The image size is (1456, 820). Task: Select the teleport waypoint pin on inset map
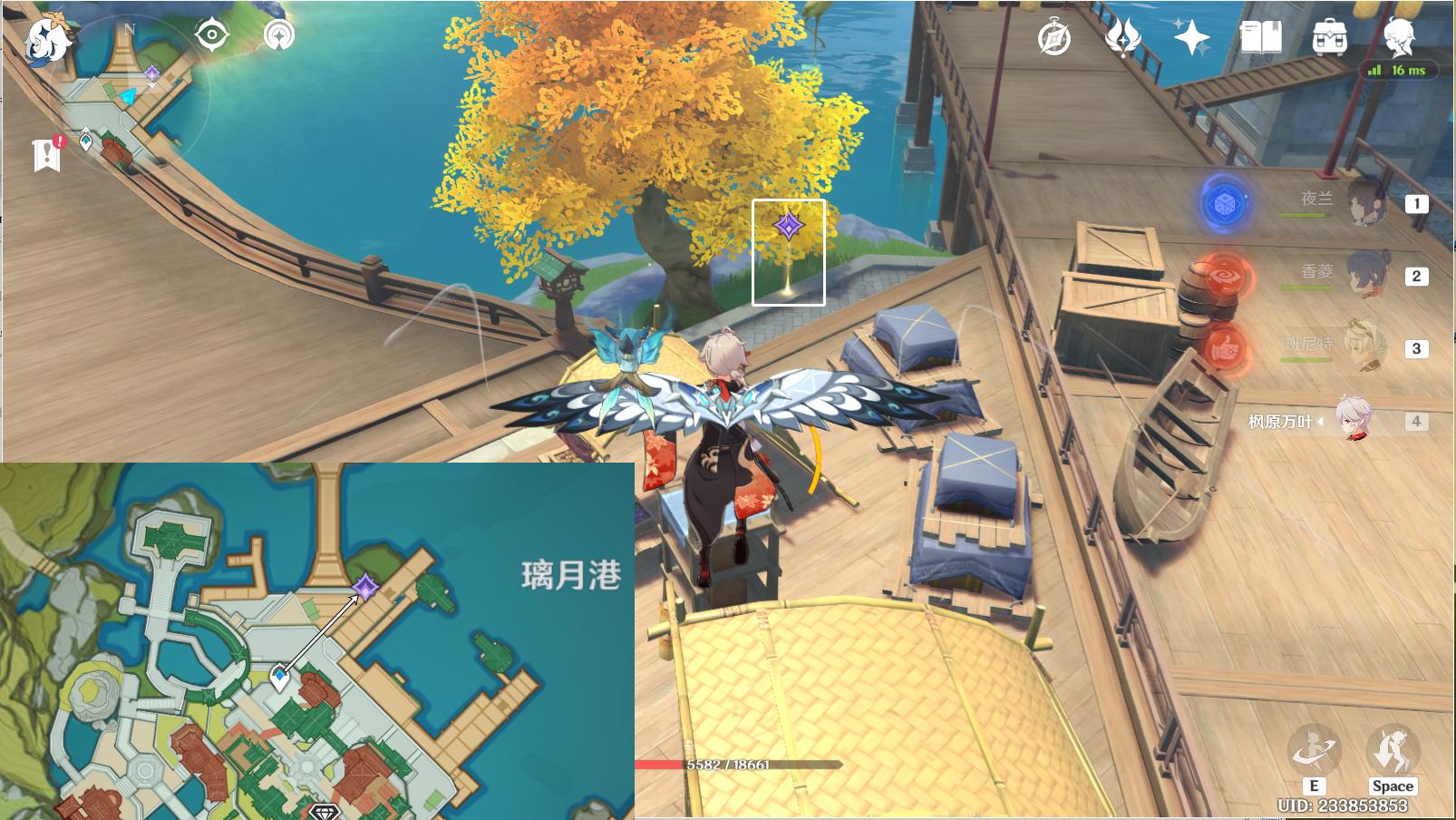(x=280, y=676)
